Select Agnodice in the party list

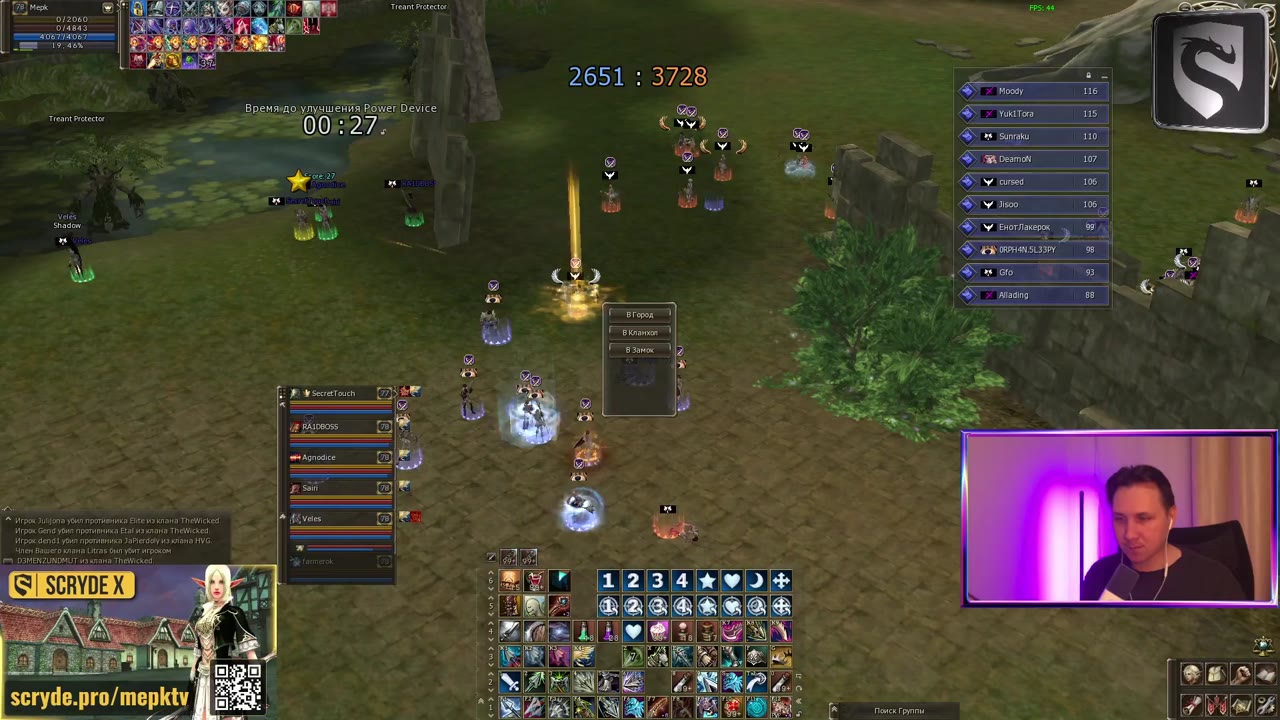319,458
